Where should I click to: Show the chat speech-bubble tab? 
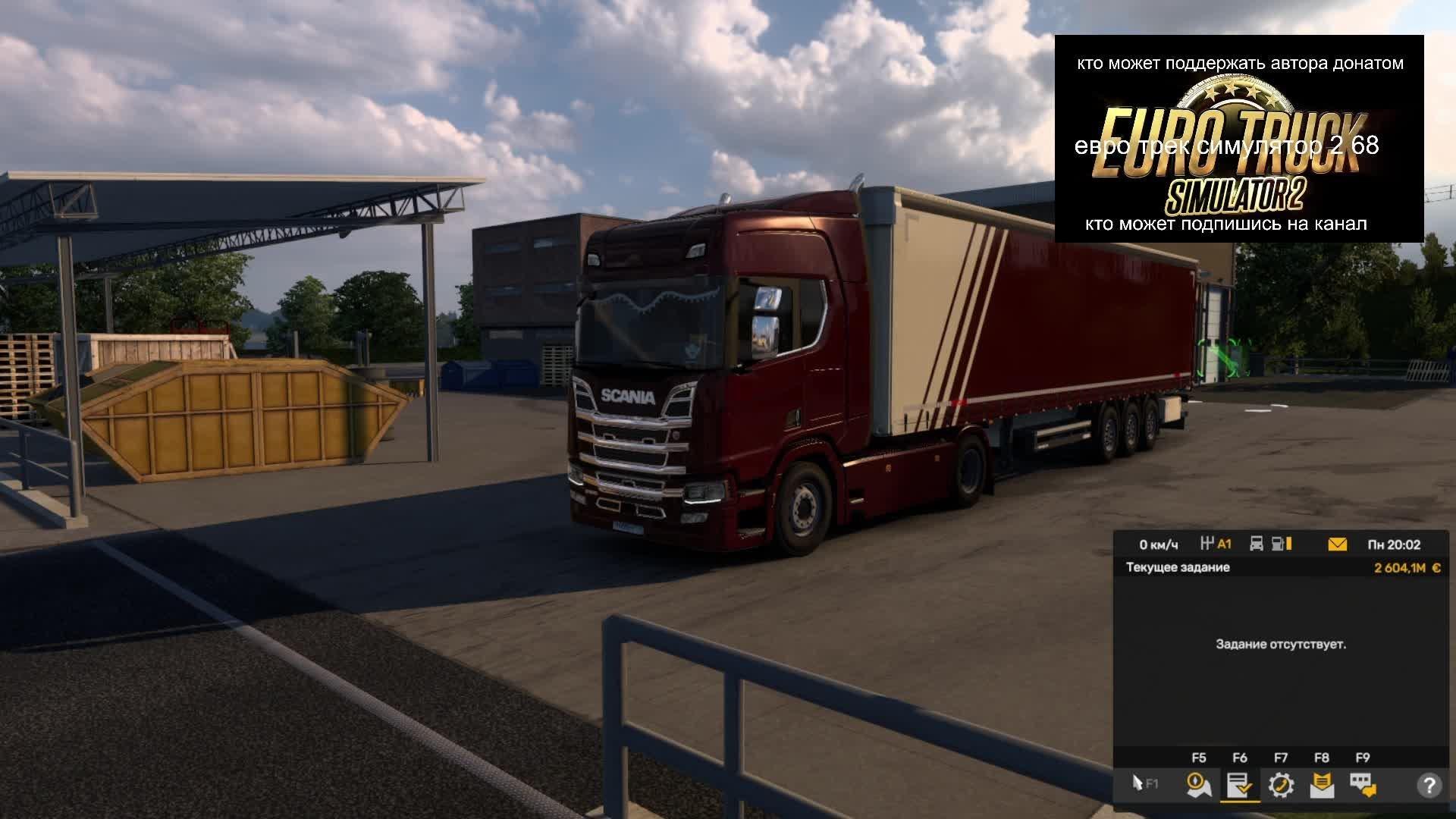click(x=1363, y=785)
